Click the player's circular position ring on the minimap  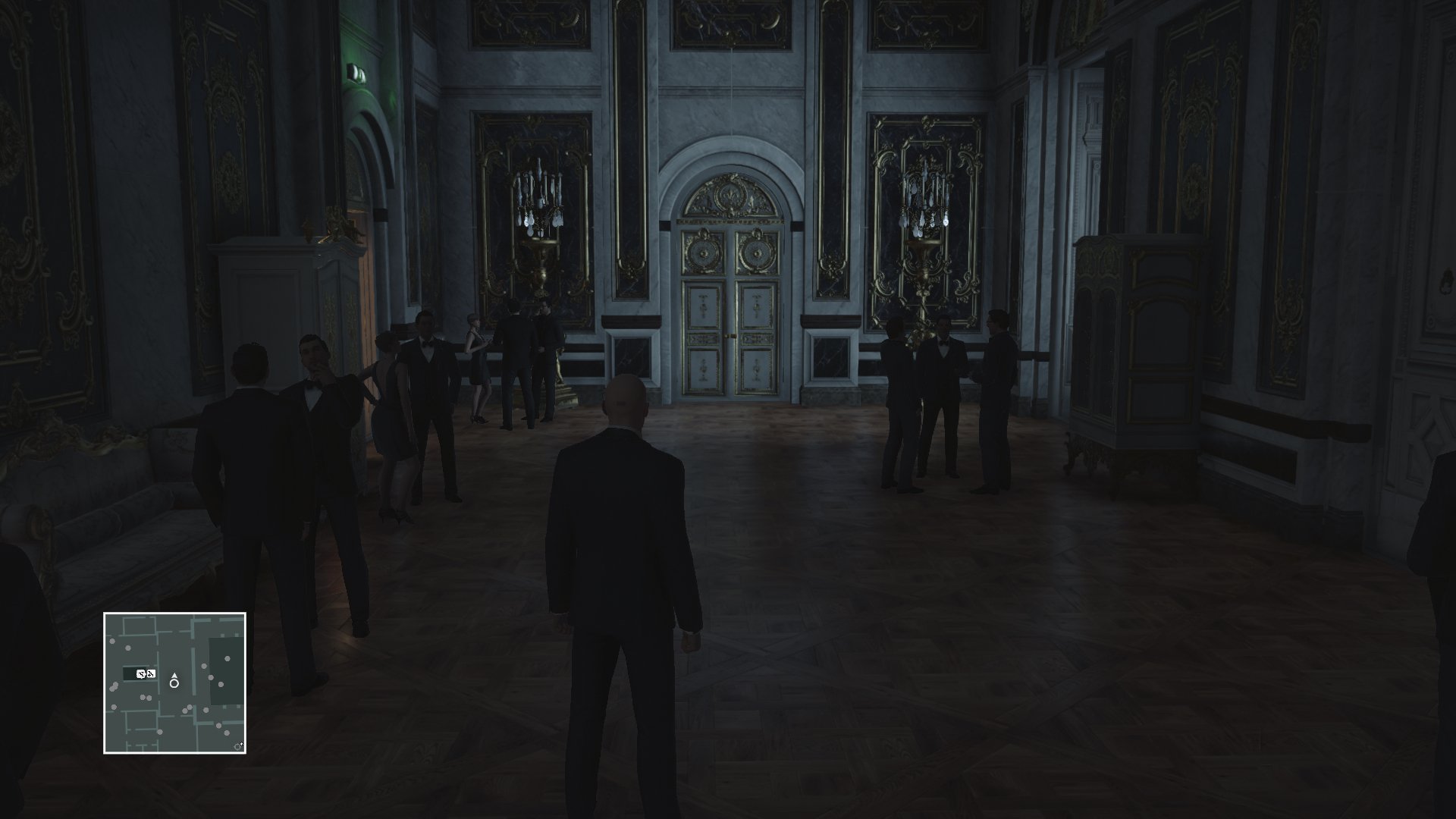point(174,684)
